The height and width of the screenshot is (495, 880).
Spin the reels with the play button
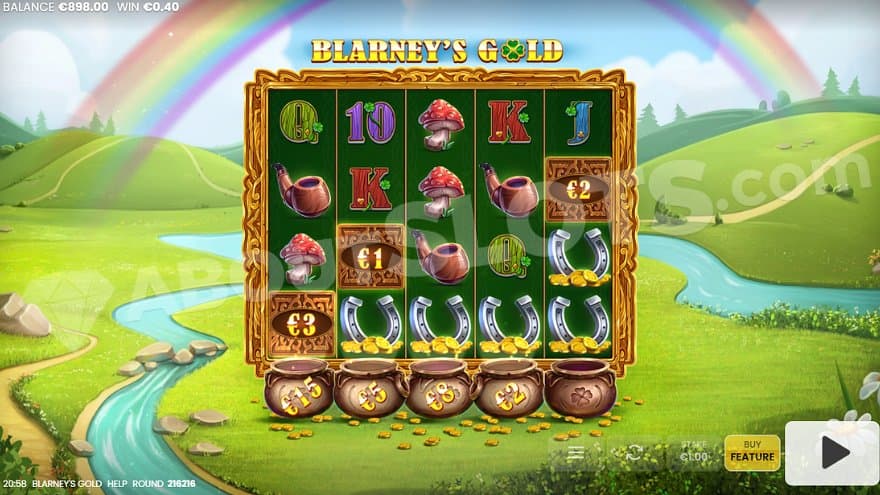[832, 453]
